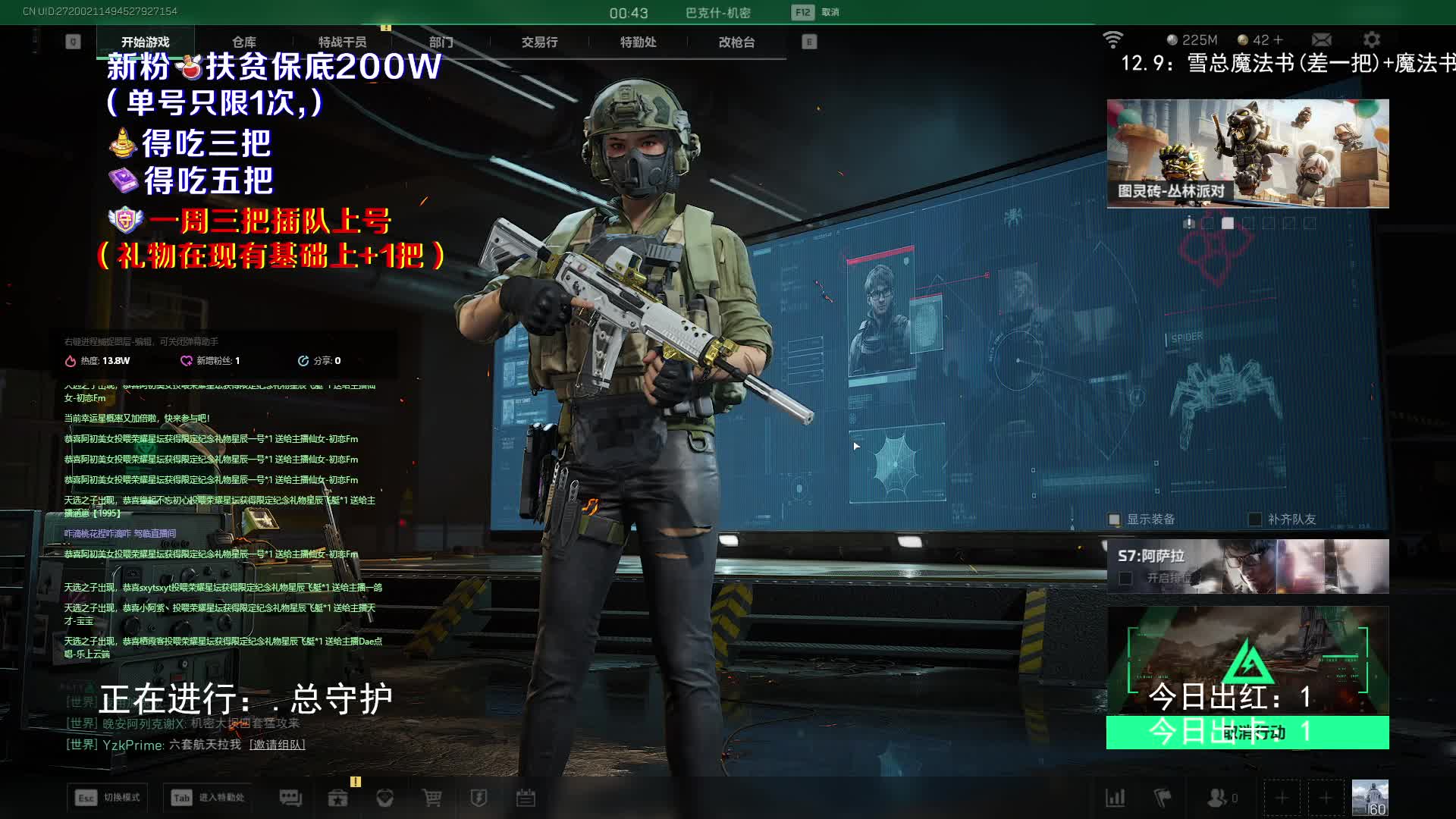Select the S7:阿萨拉 map tile

coord(1247,566)
